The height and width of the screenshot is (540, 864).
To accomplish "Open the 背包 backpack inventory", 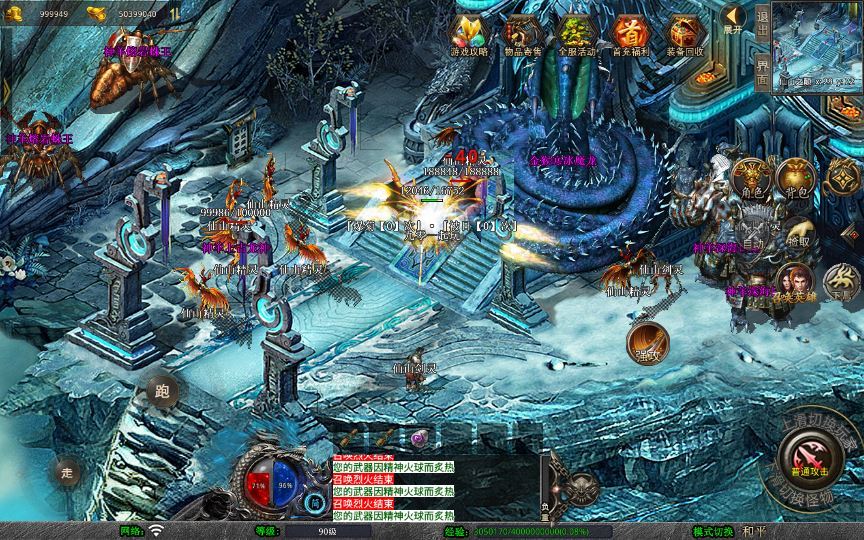I will 797,178.
